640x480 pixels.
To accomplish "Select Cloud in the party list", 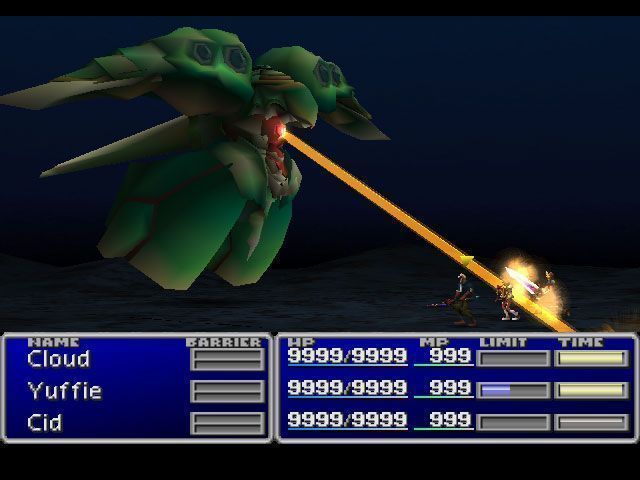I will (x=59, y=359).
